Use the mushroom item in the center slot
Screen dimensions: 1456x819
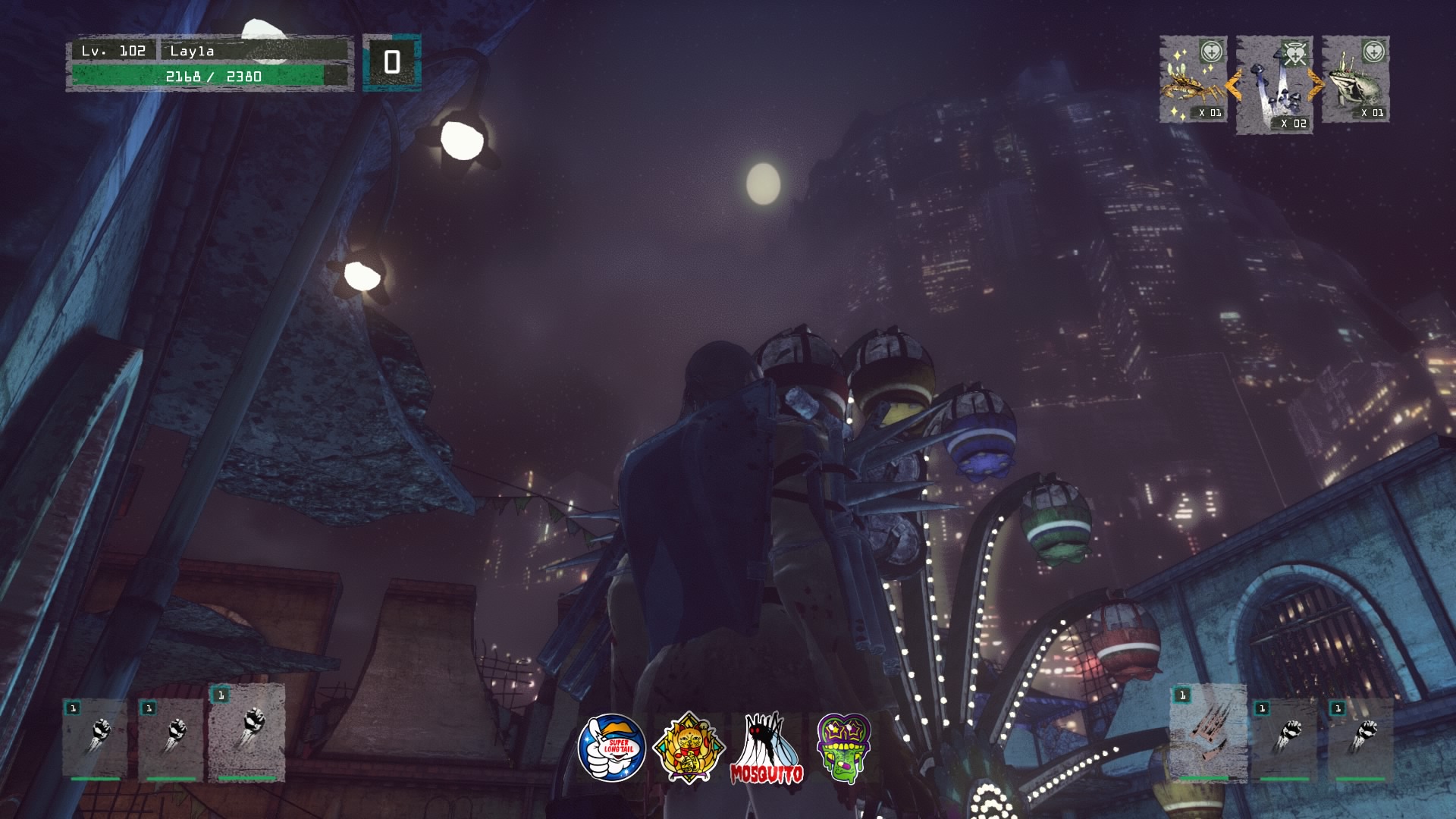pos(1275,85)
